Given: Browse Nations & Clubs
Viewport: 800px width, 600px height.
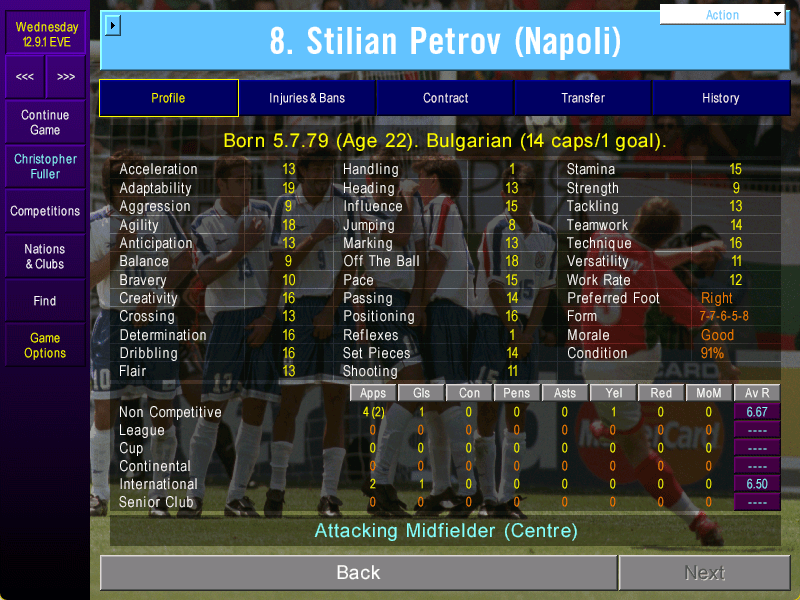Looking at the screenshot, I should click(45, 257).
